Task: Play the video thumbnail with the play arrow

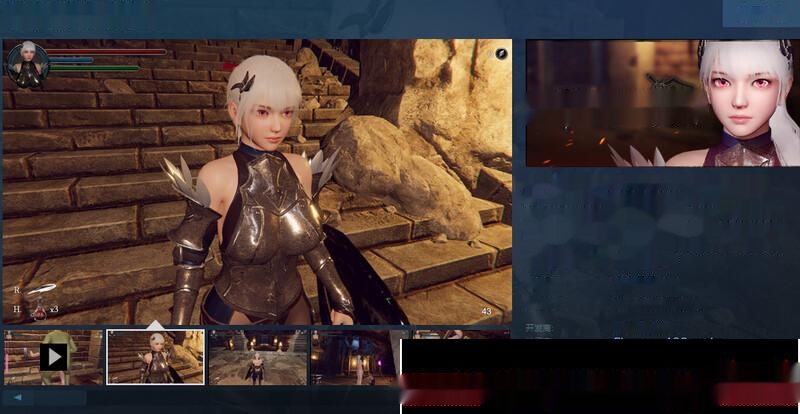Action: [54, 357]
